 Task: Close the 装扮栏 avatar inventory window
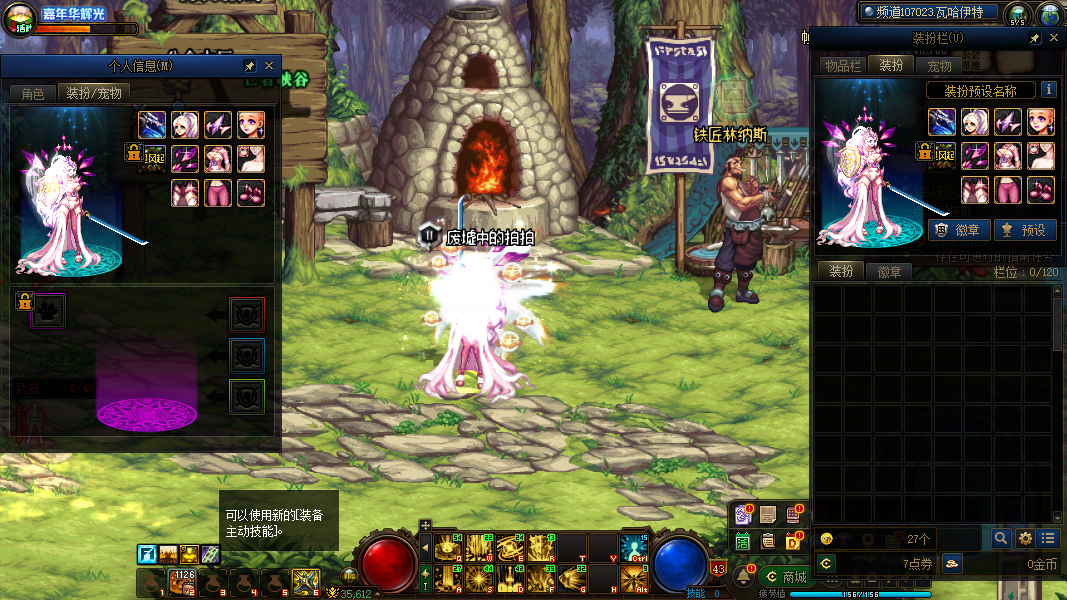click(x=1053, y=38)
